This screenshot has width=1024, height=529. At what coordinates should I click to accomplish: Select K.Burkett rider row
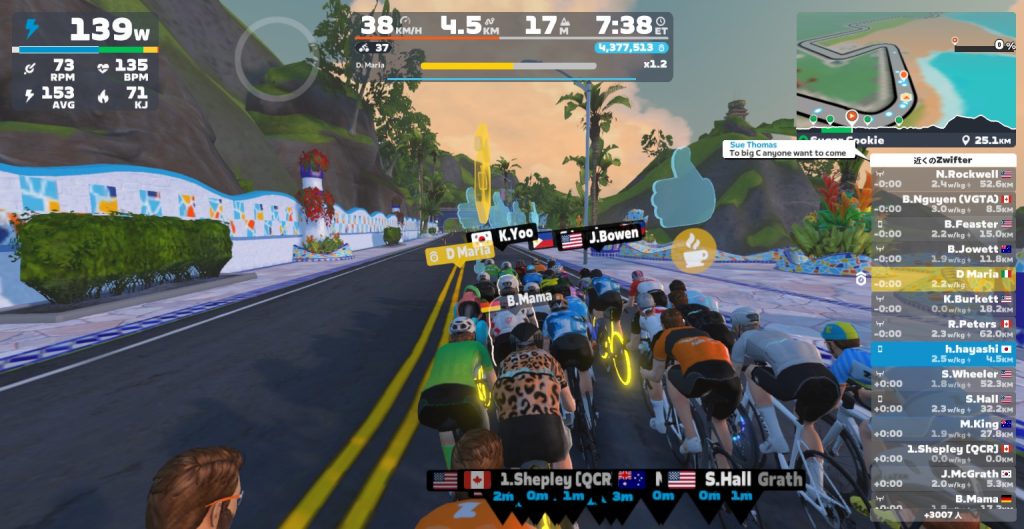pyautogui.click(x=943, y=304)
